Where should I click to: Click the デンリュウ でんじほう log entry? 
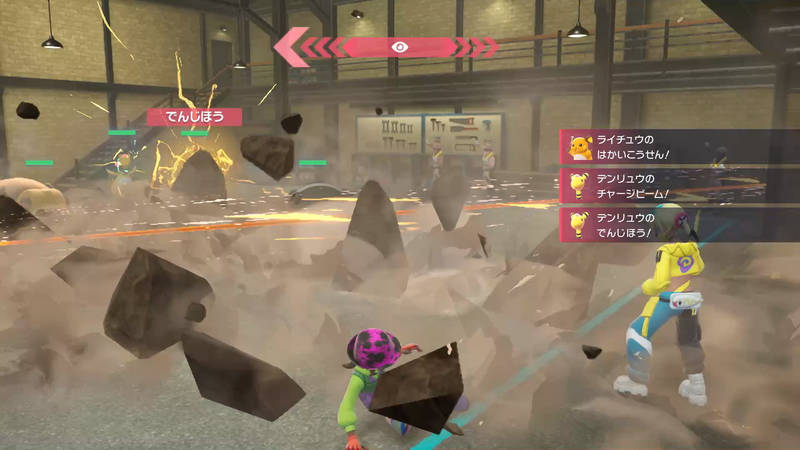click(x=676, y=225)
